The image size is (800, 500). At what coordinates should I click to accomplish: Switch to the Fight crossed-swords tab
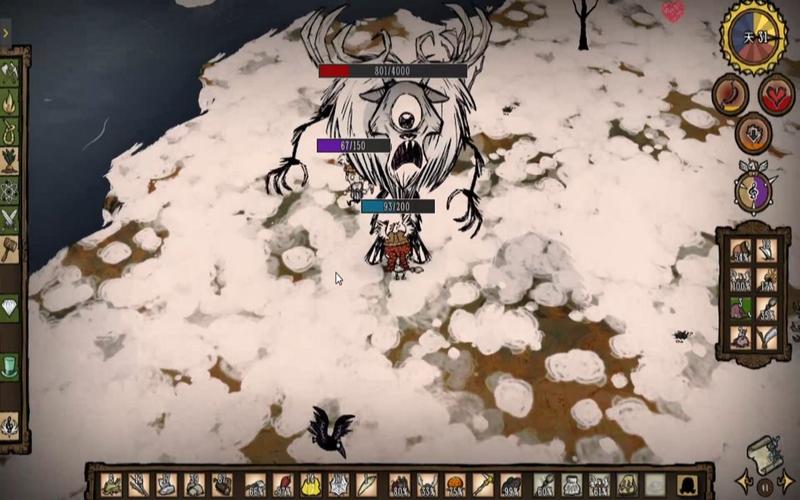[10, 218]
